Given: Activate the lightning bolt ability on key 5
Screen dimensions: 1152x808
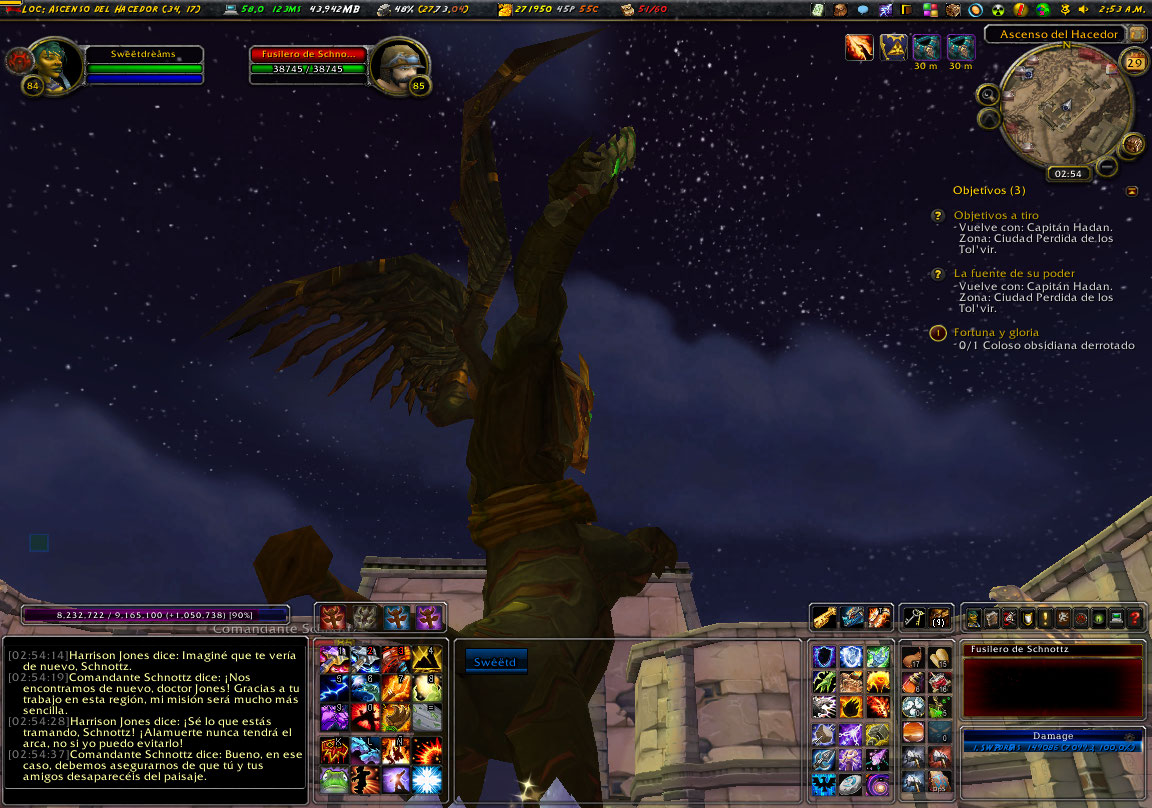Looking at the screenshot, I should point(333,688).
